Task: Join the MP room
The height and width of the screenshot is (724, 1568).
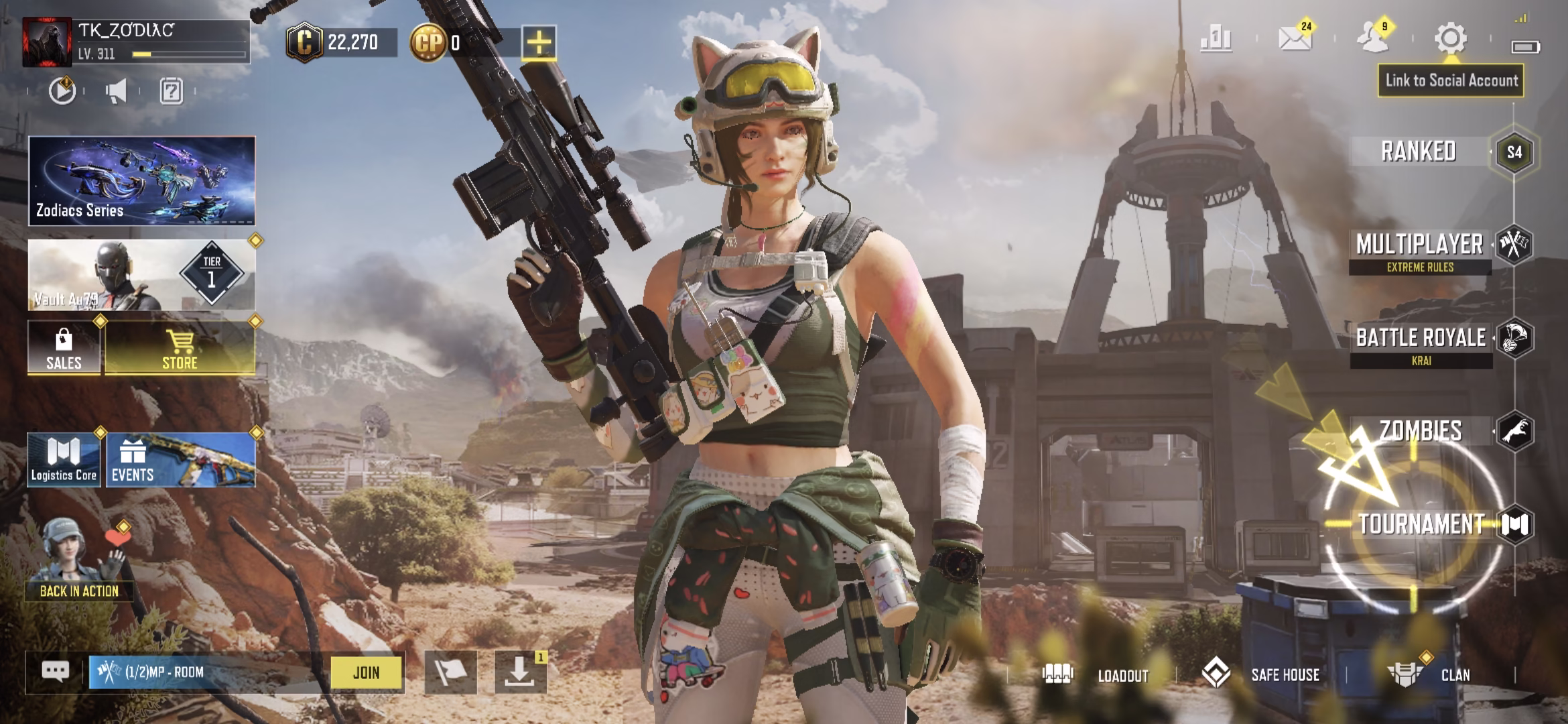Action: click(366, 672)
